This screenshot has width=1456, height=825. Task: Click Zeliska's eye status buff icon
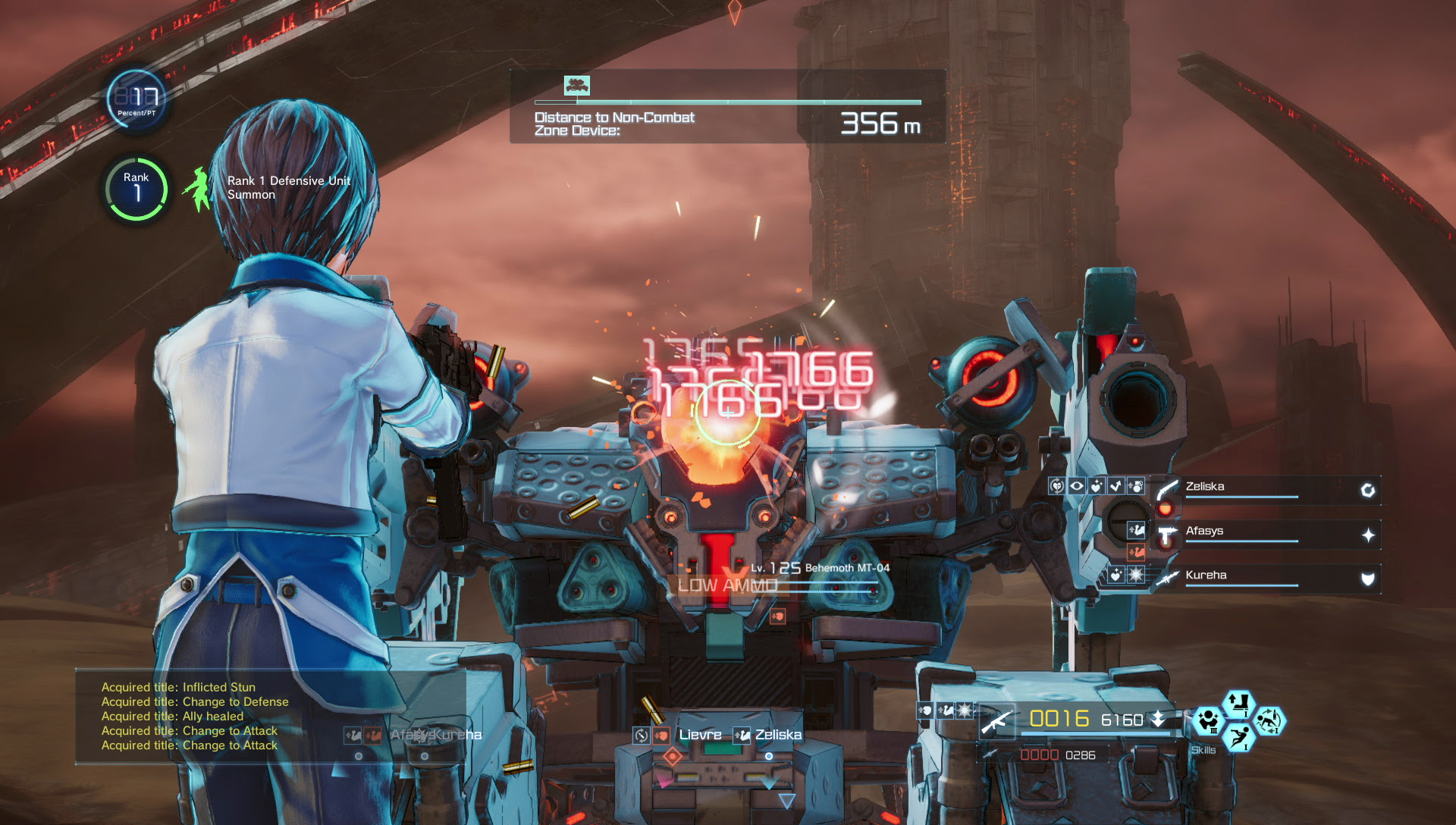pos(1076,486)
